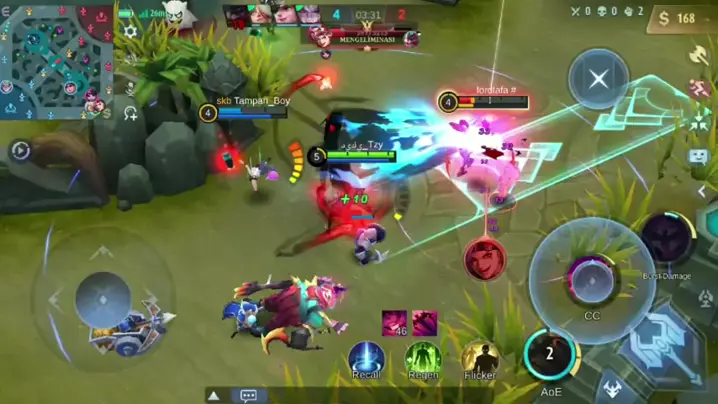Expand the bottom panel arrow
This screenshot has width=718, height=404.
(214, 395)
